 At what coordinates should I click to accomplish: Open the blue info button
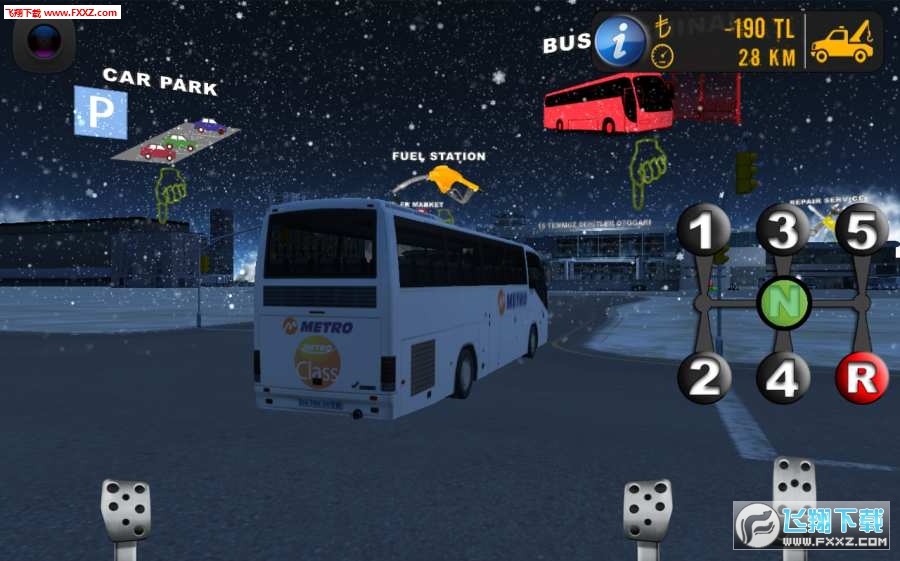[x=619, y=42]
